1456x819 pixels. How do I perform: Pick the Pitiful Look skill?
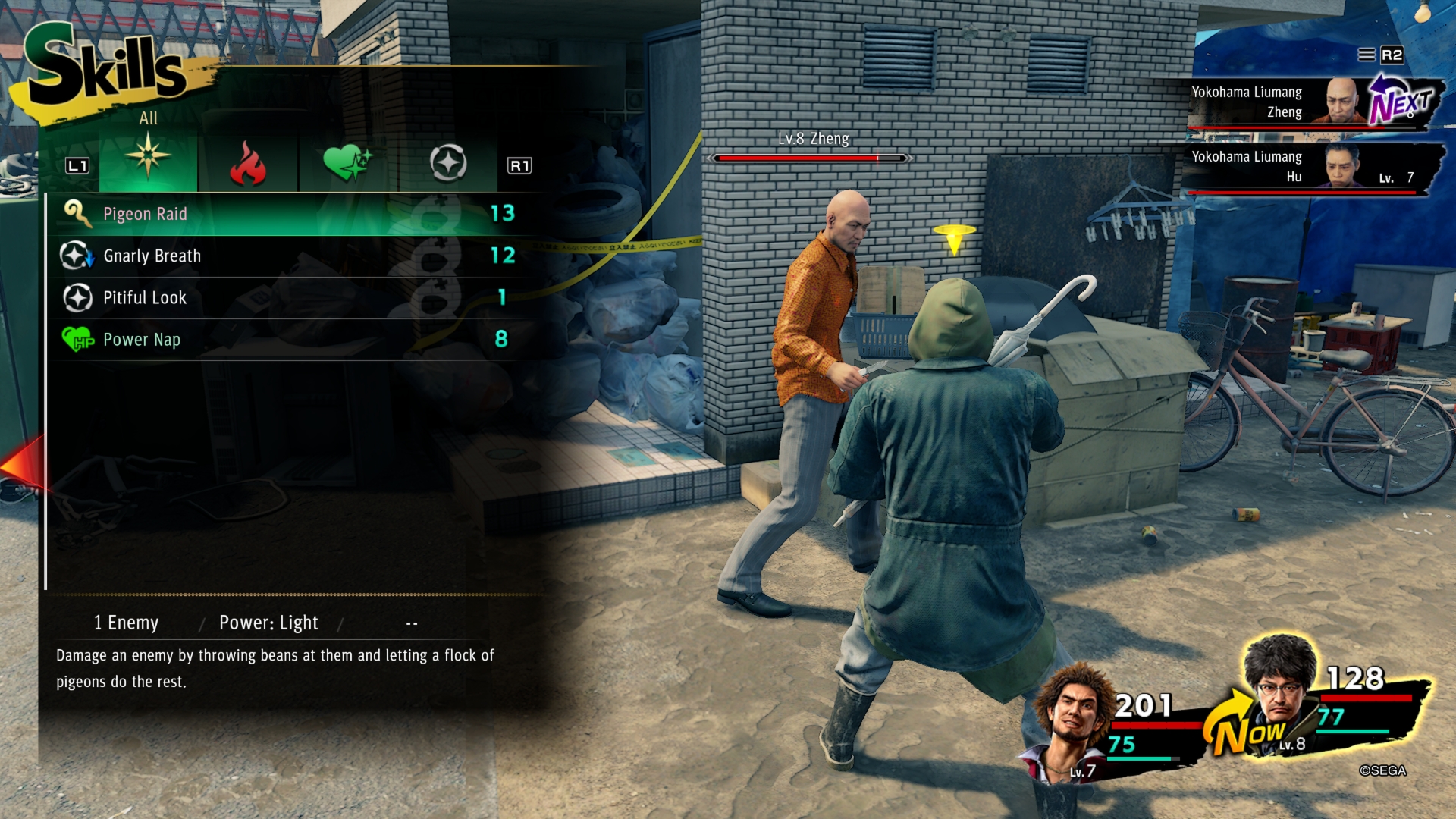pos(288,297)
